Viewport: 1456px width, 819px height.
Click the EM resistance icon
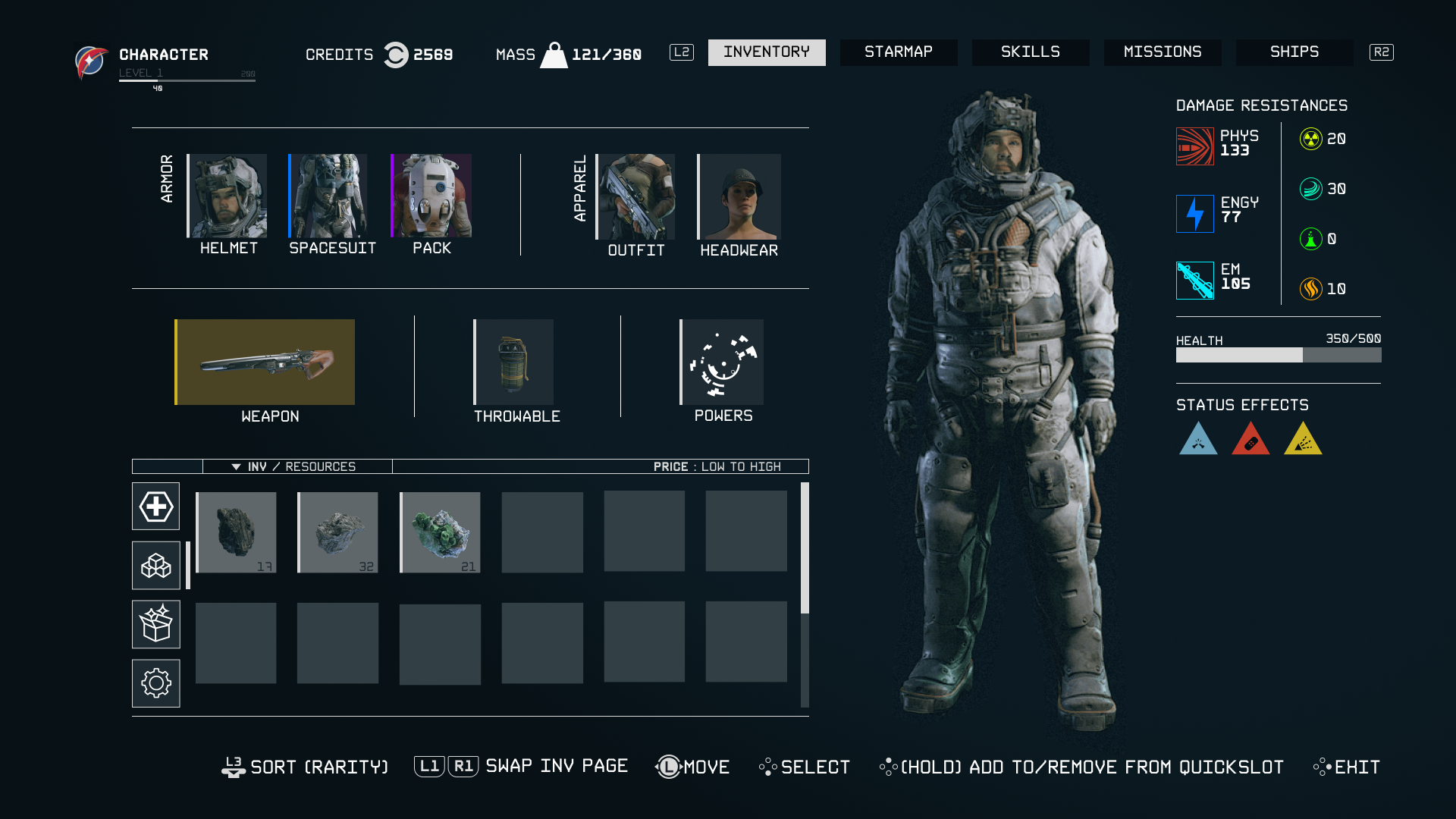click(1195, 280)
